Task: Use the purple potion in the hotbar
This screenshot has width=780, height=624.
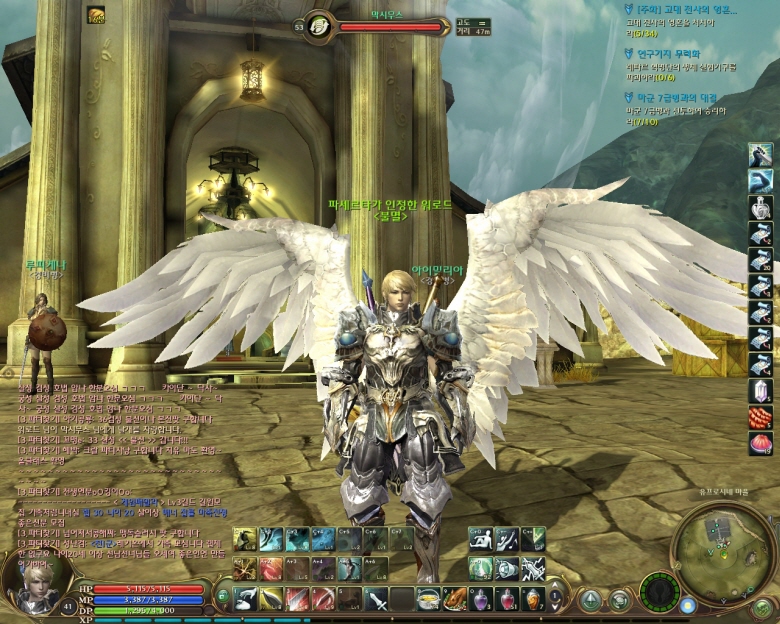Action: tap(482, 598)
